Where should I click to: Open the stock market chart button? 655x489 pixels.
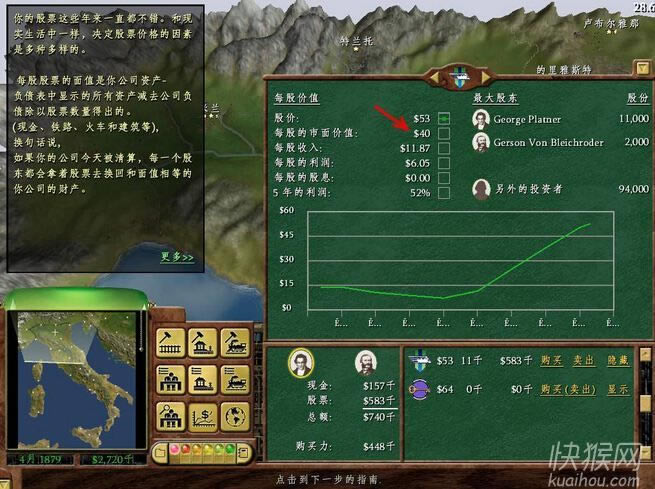tap(202, 415)
